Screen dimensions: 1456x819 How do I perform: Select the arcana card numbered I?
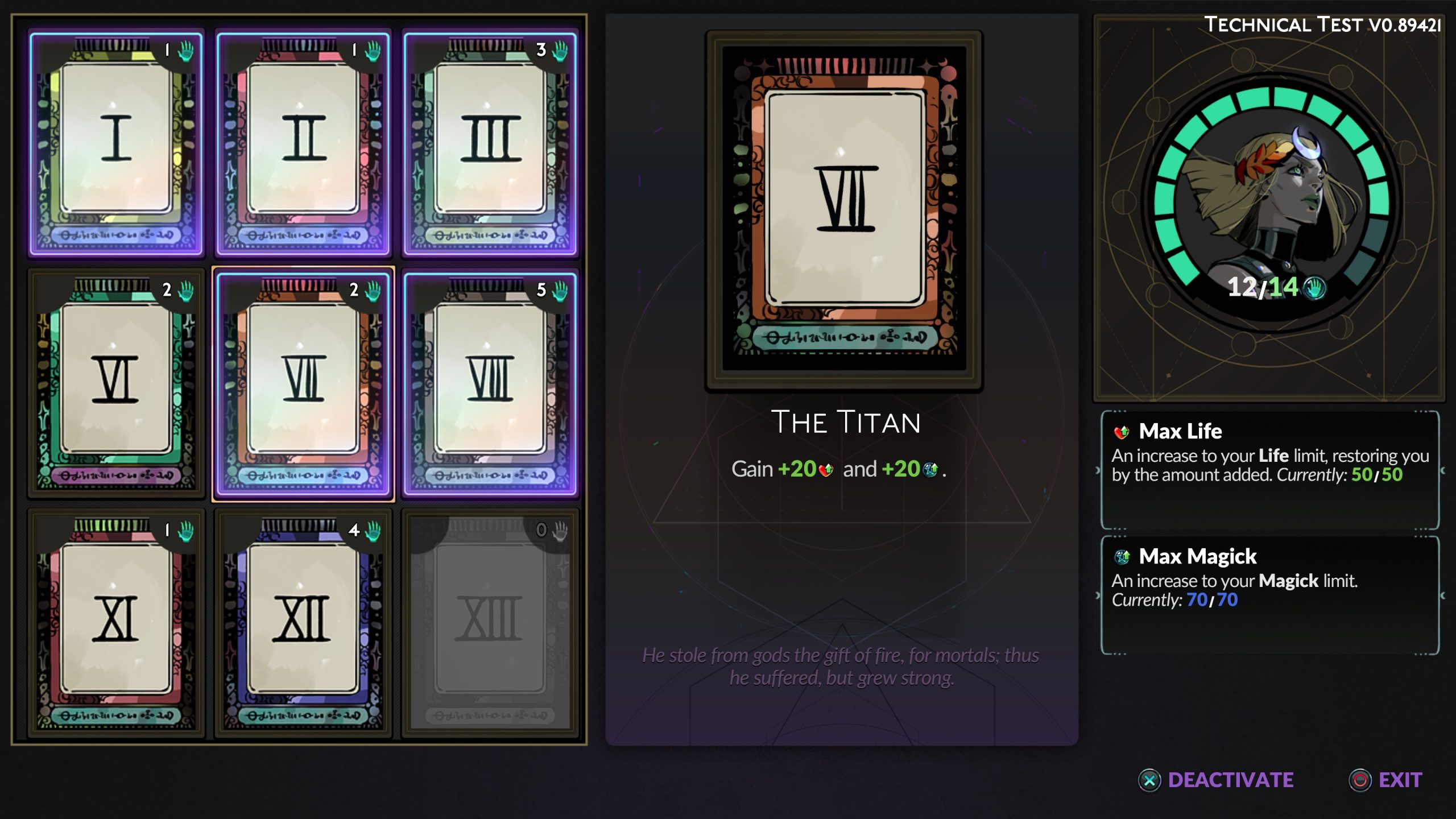[x=116, y=143]
